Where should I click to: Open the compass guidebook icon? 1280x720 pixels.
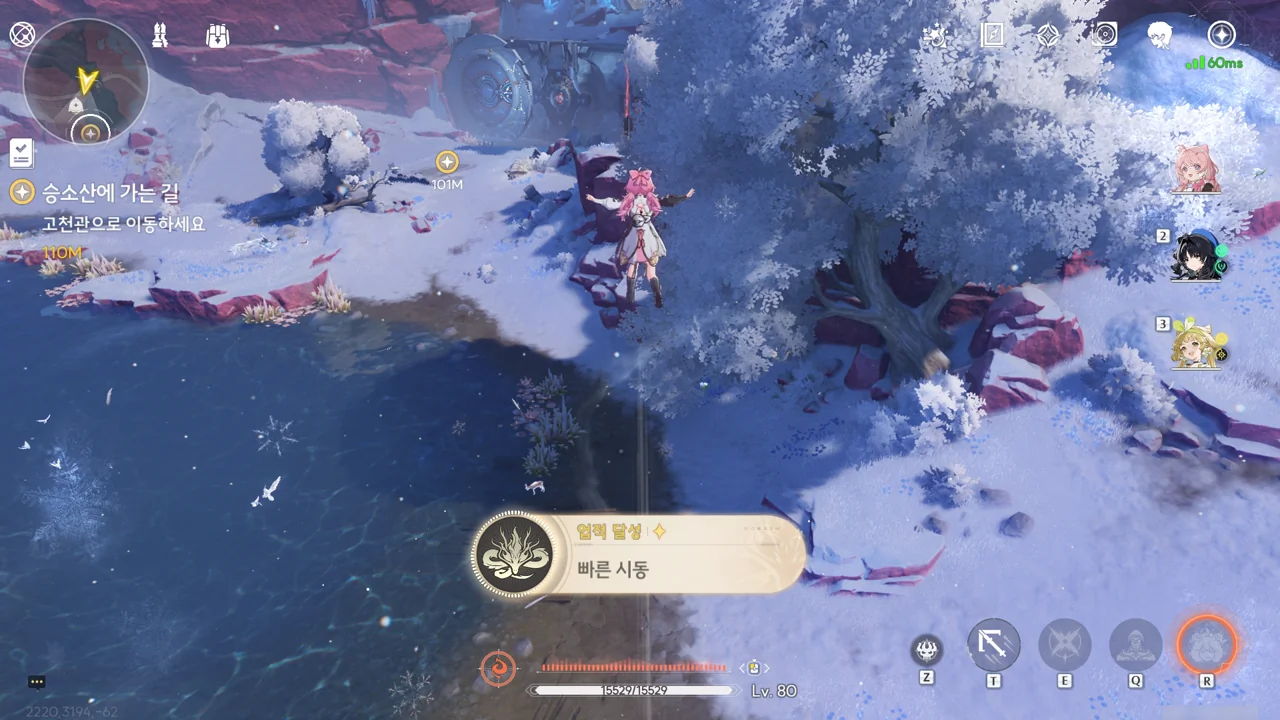click(992, 36)
